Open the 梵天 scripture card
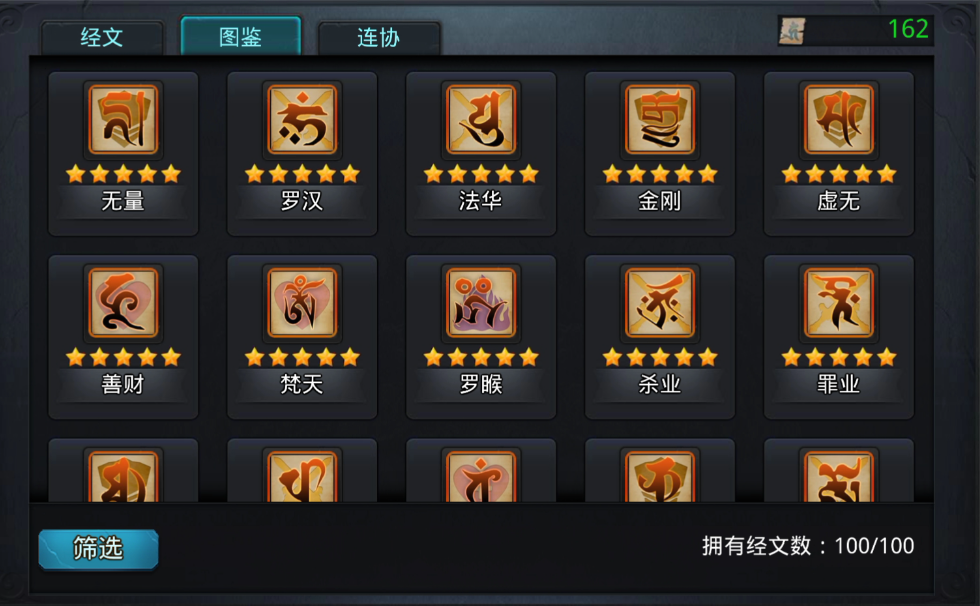 [302, 336]
